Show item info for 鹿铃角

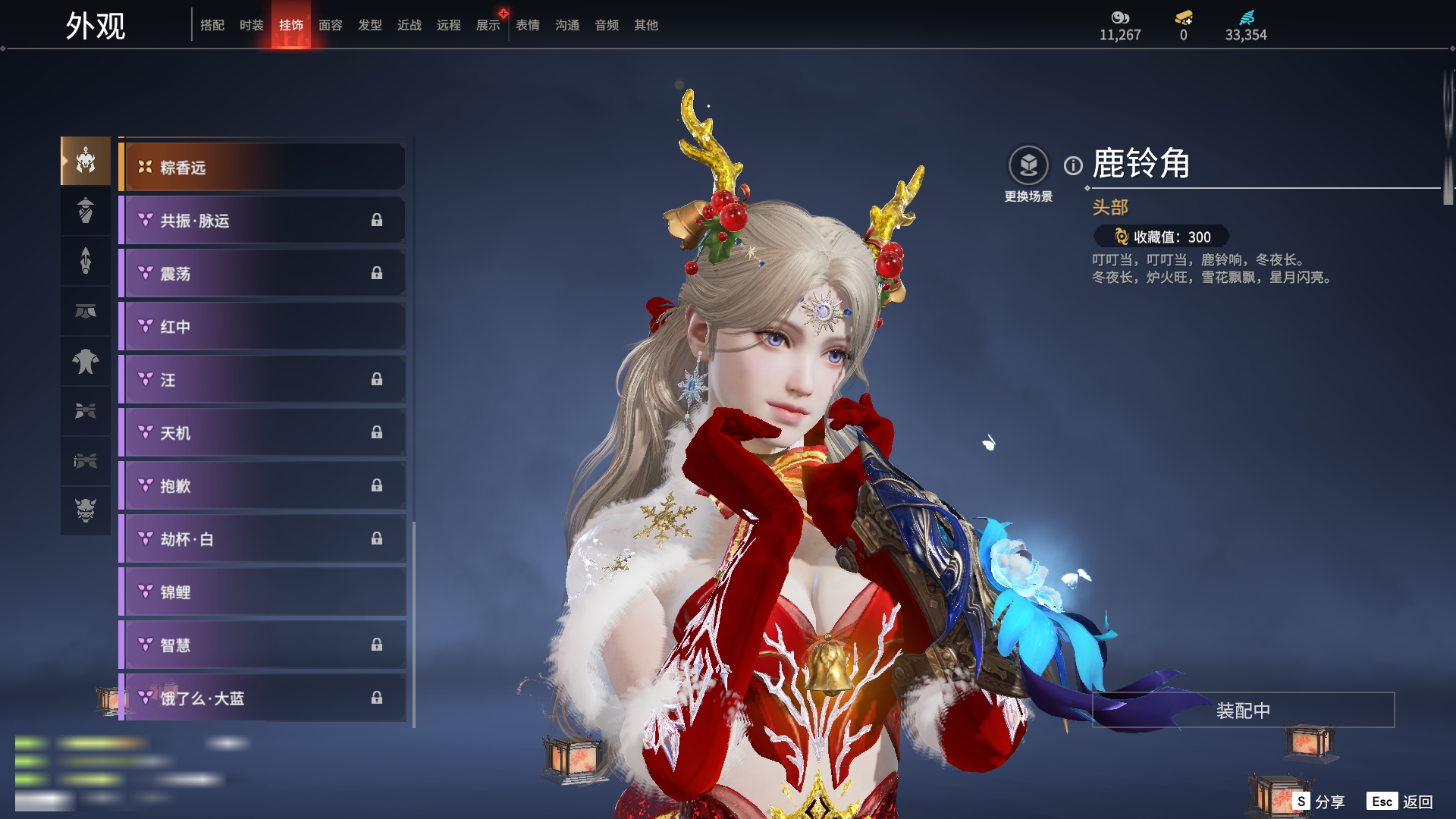coord(1073,165)
